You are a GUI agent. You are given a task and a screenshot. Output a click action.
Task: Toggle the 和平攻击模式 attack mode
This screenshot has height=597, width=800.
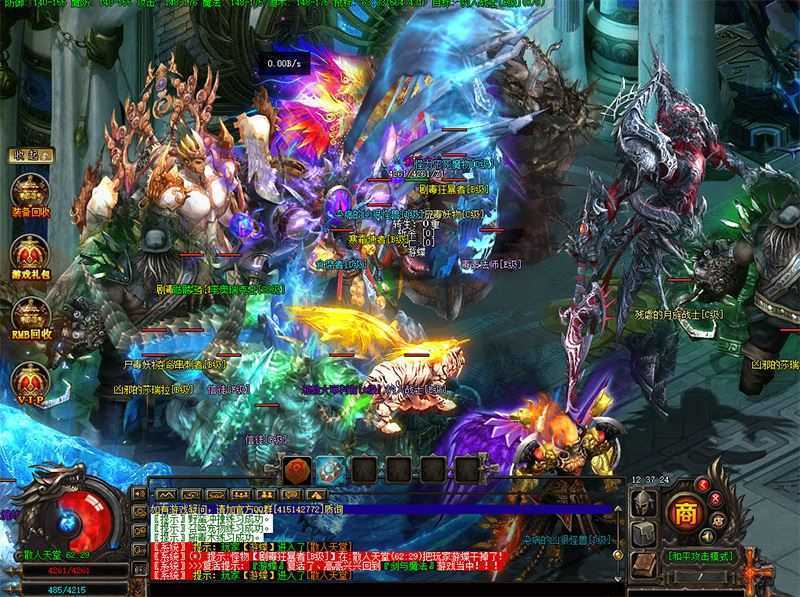pyautogui.click(x=700, y=556)
